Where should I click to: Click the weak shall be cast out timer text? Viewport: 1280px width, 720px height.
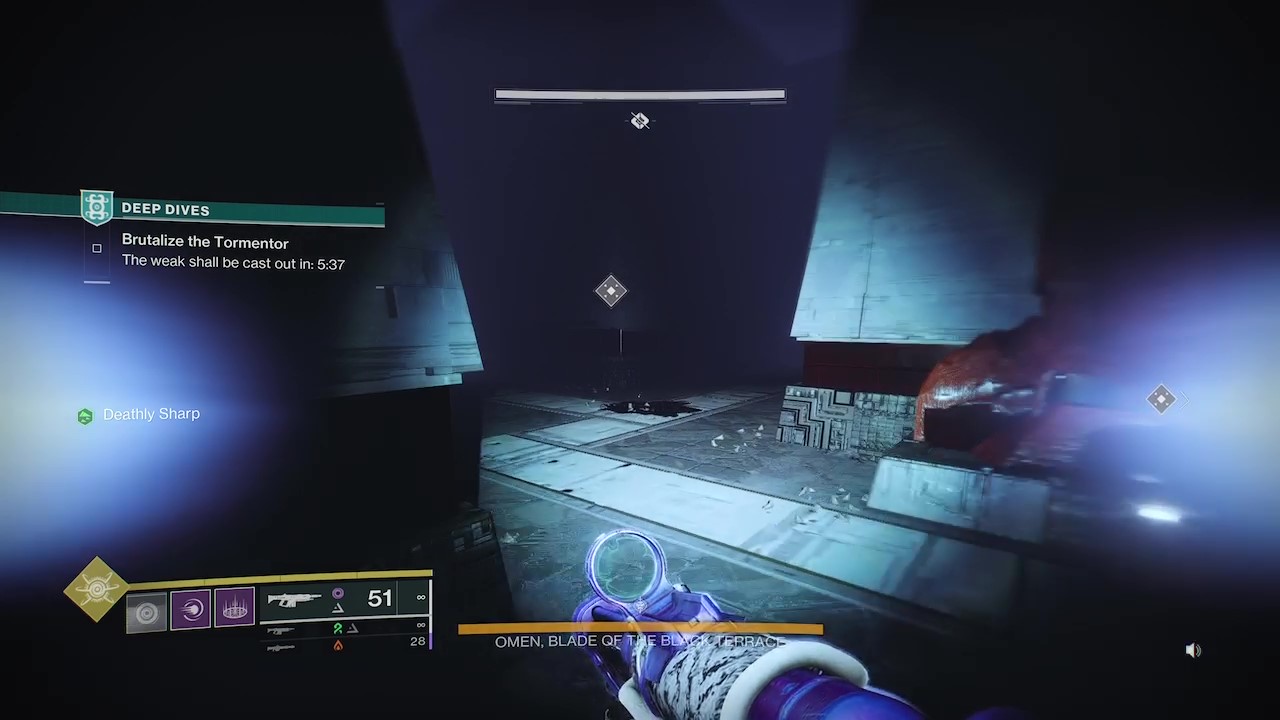click(233, 264)
